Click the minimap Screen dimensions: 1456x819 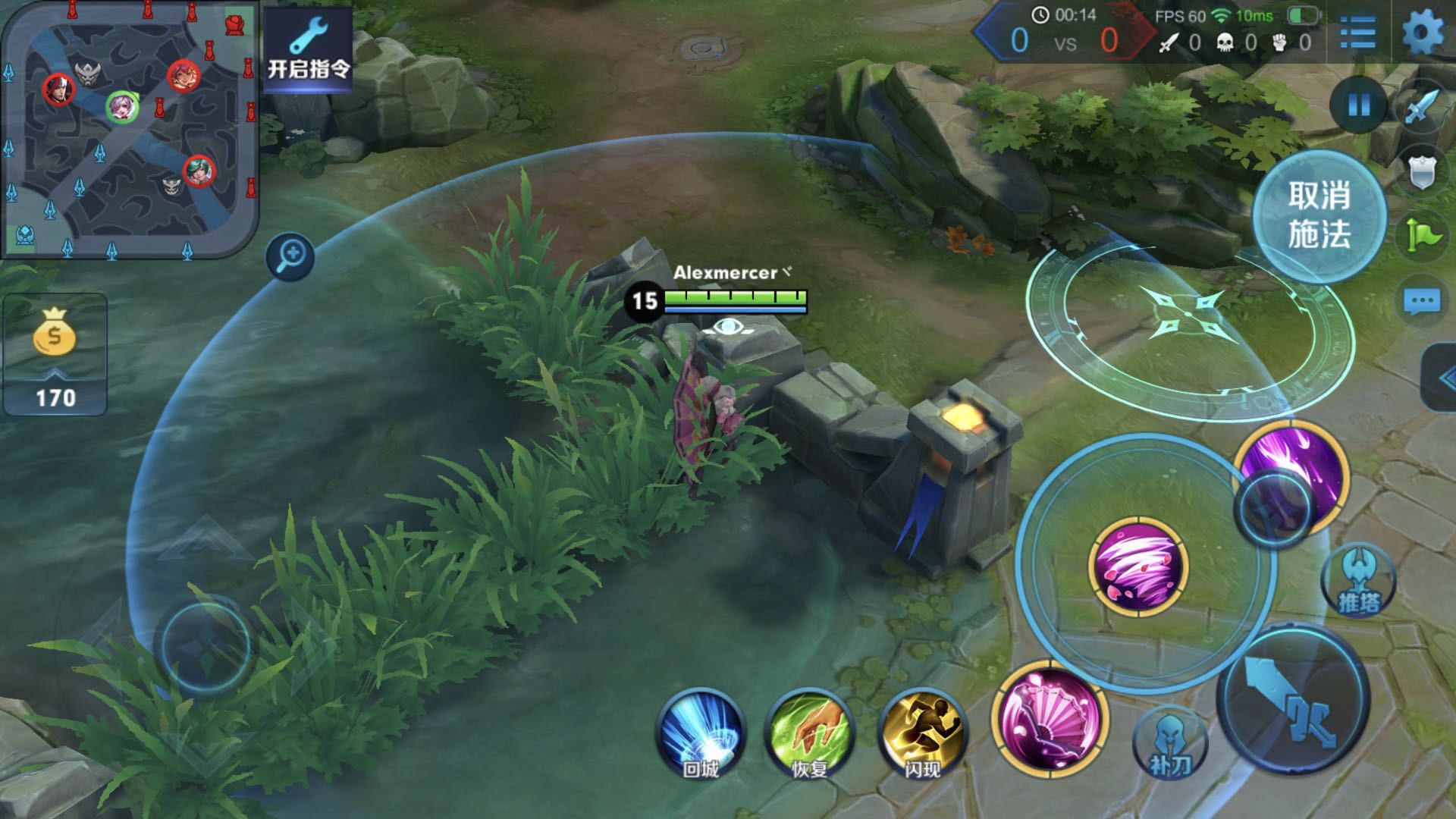pos(129,129)
